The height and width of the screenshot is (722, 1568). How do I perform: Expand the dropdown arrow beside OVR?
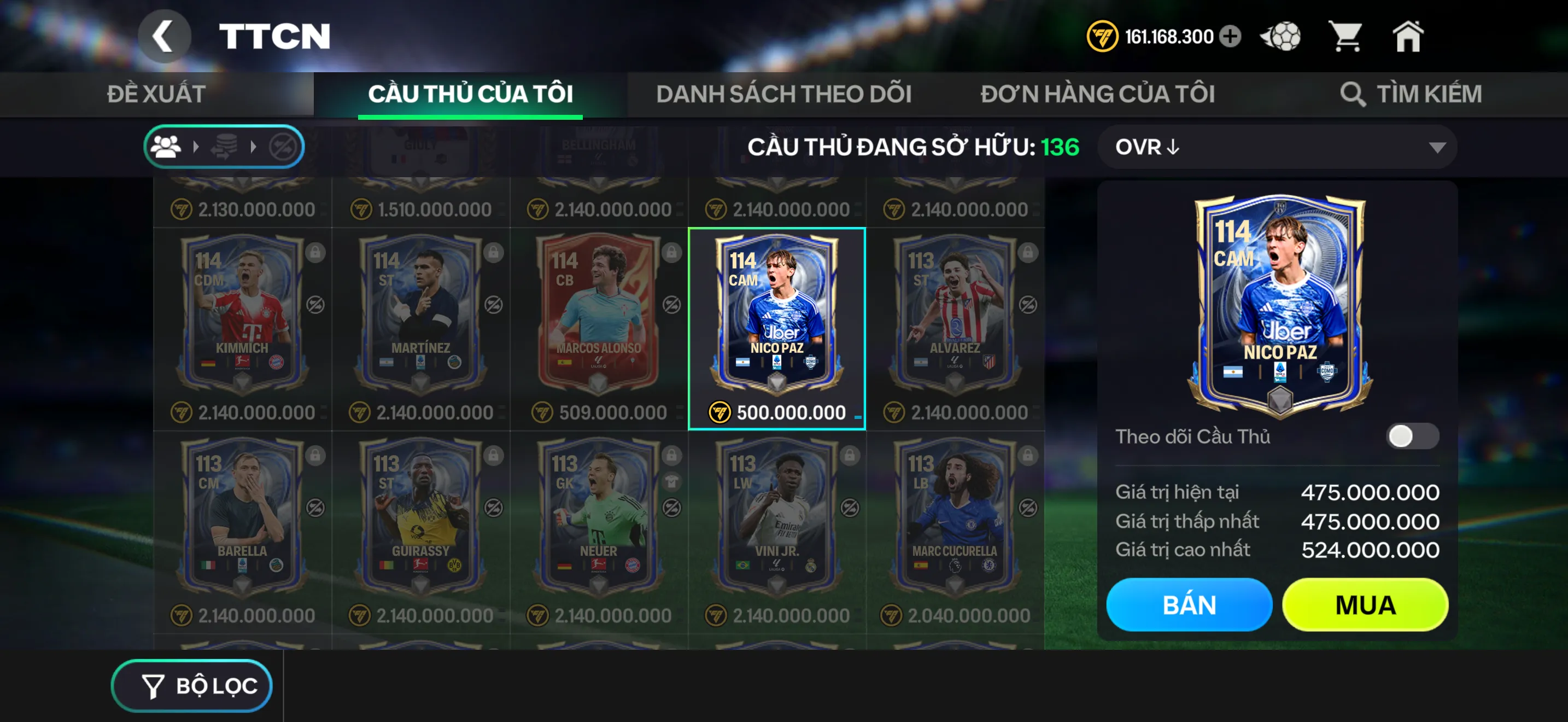pos(1438,147)
